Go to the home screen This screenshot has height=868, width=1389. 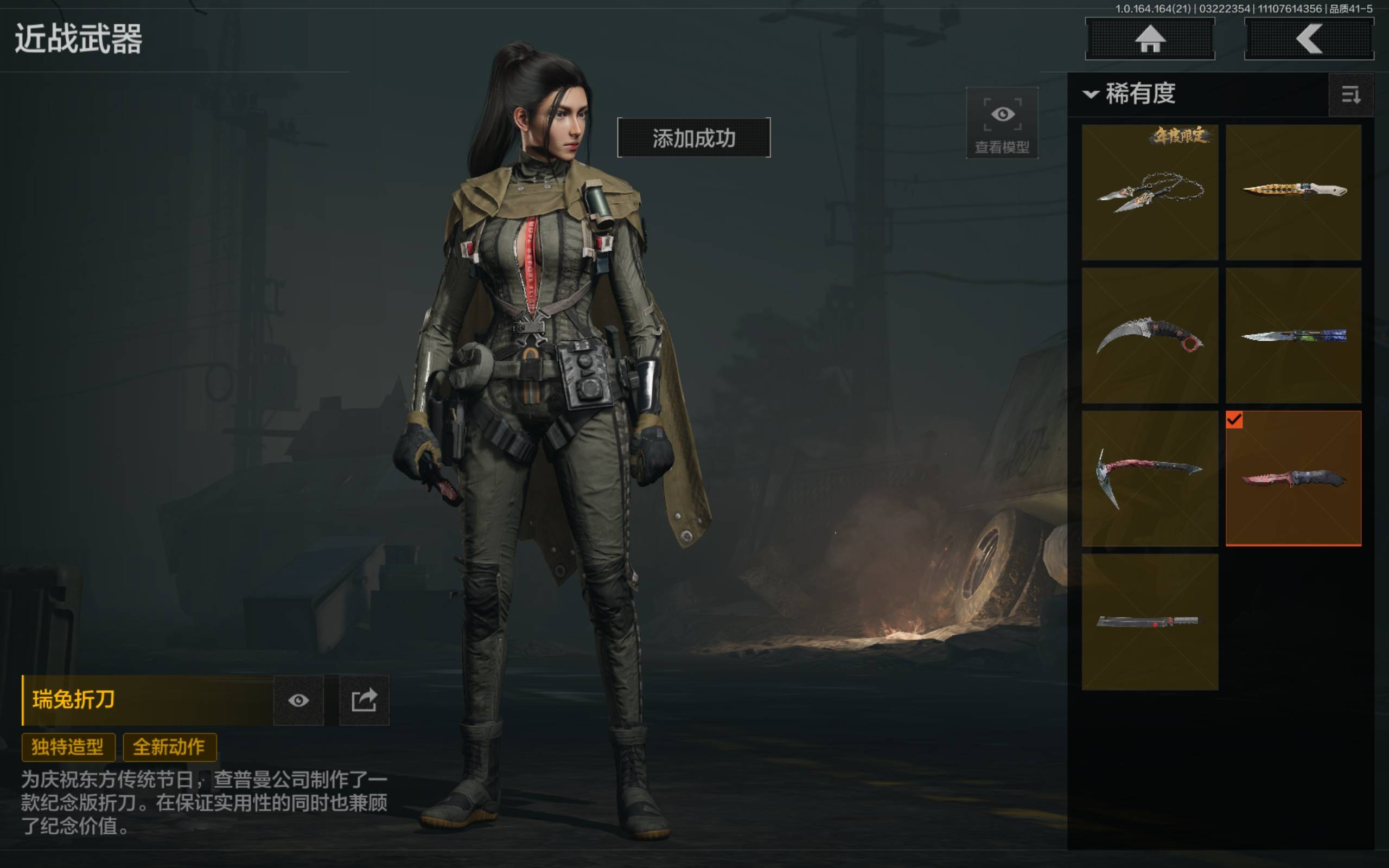(x=1150, y=39)
